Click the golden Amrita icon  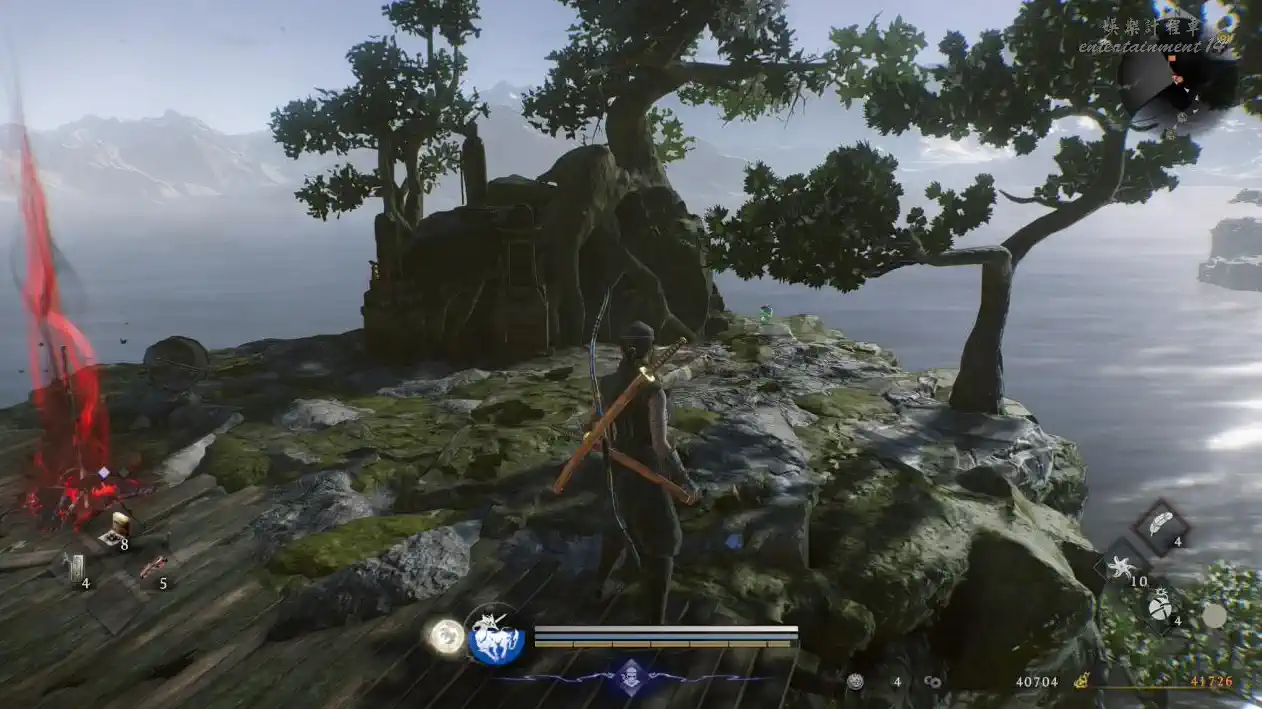1081,681
